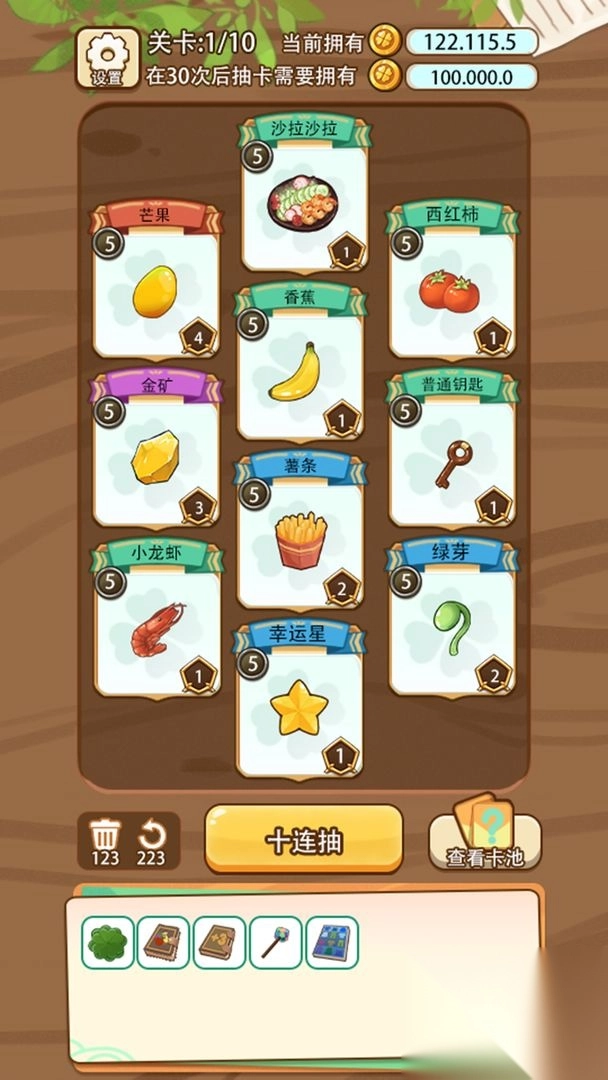This screenshot has height=1080, width=608.
Task: Select the 薯条 french fries card
Action: [x=298, y=536]
